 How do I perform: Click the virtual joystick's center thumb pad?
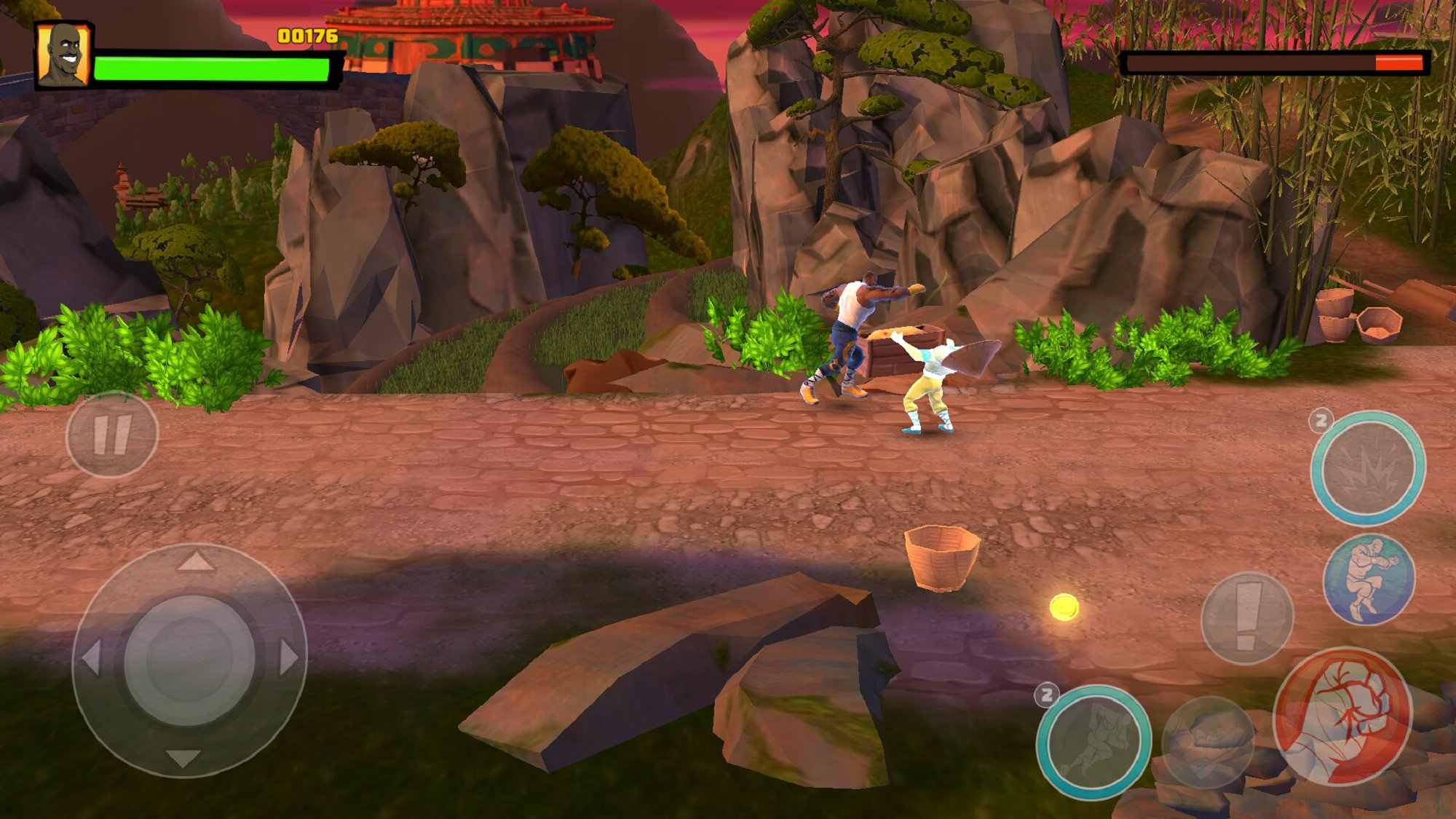190,660
